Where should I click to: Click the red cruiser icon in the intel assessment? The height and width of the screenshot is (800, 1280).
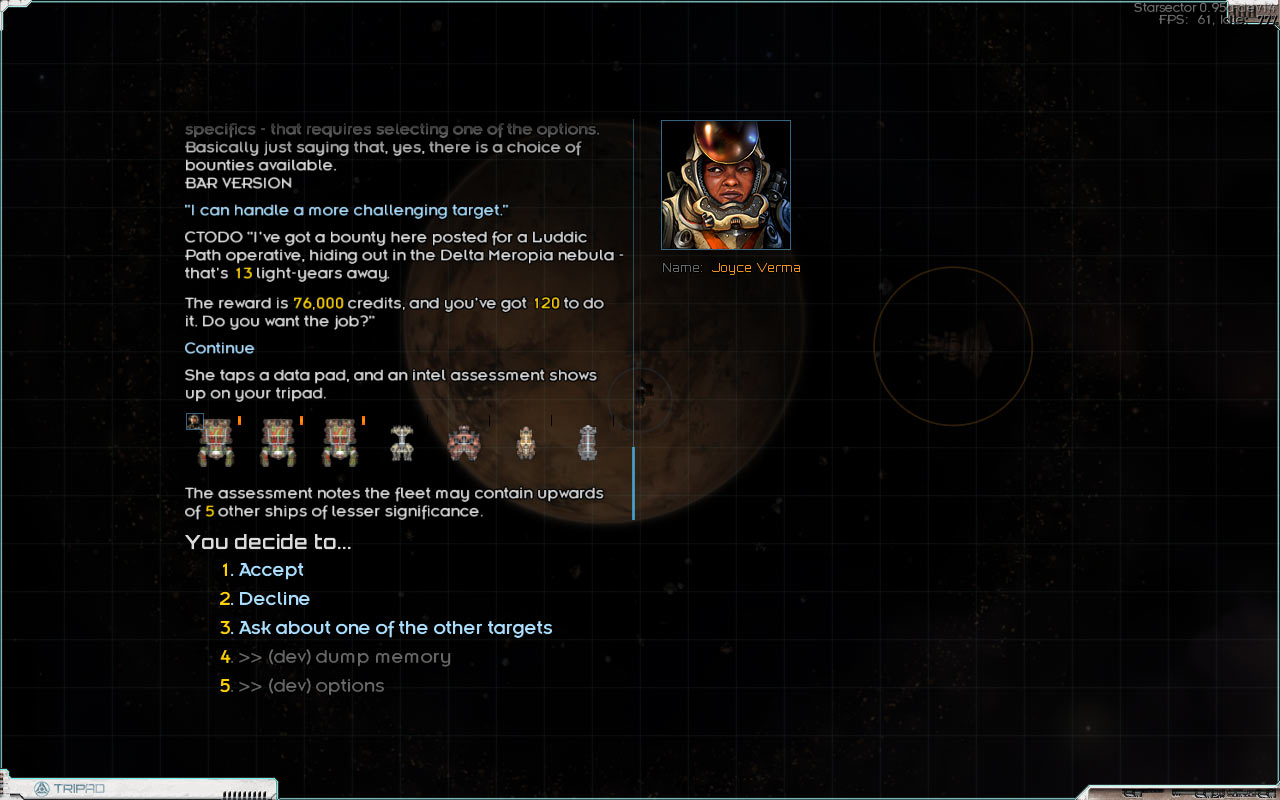click(464, 444)
